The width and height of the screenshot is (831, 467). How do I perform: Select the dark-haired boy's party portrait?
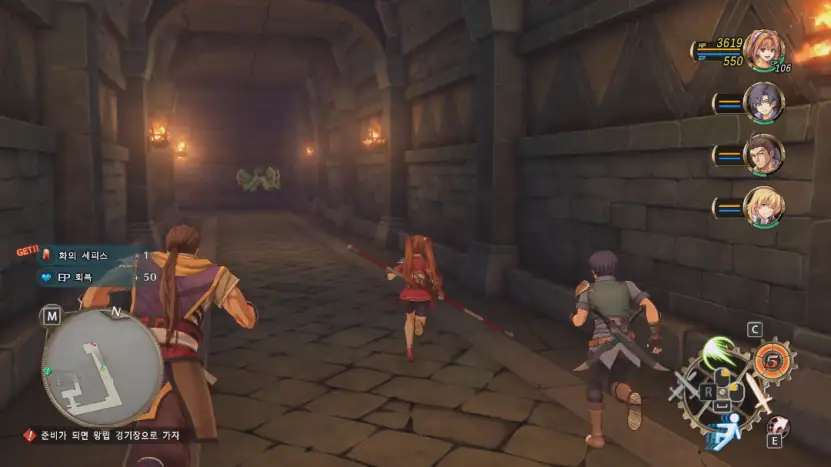764,102
